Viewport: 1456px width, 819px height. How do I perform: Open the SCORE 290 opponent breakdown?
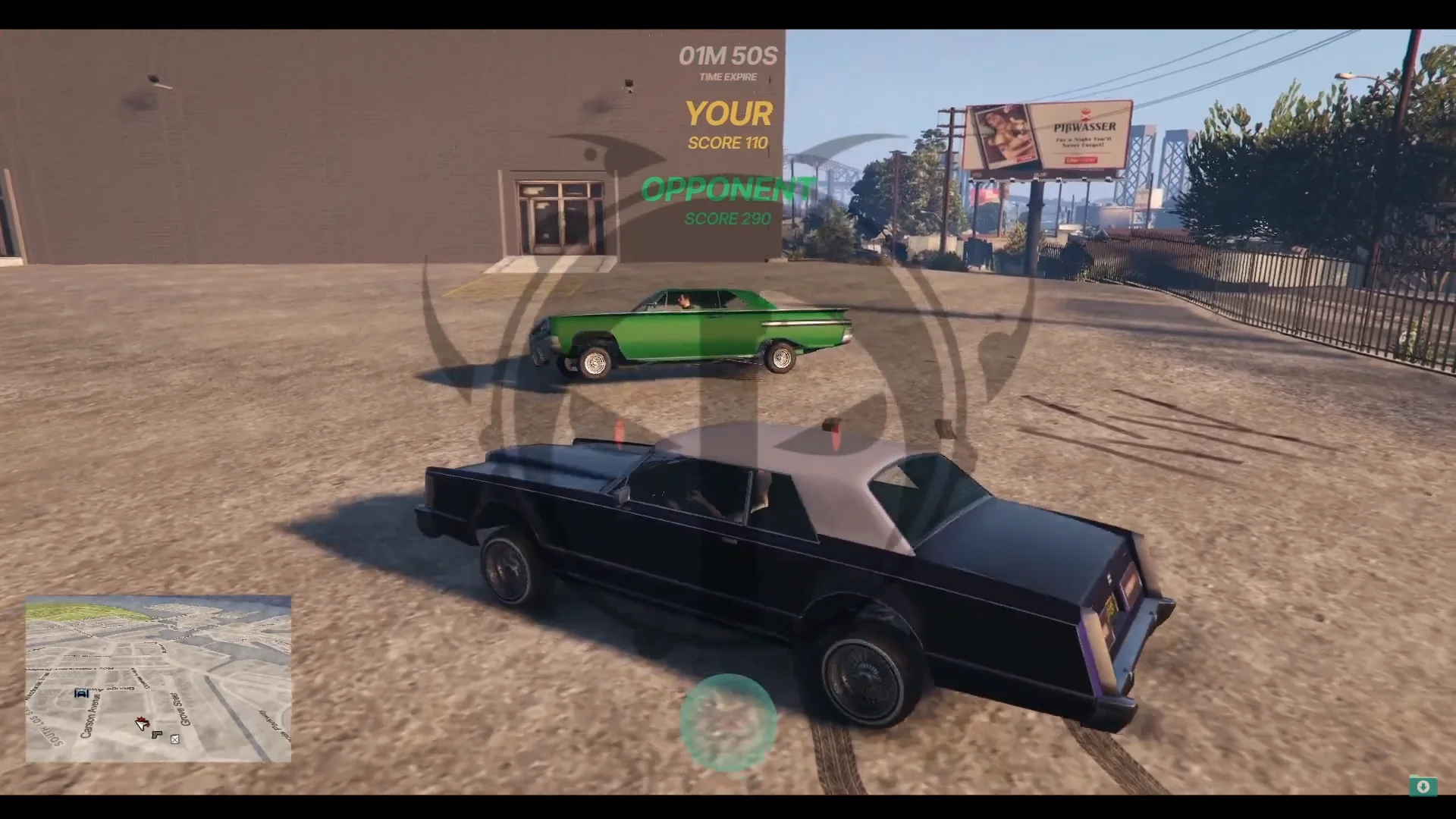[x=726, y=219]
